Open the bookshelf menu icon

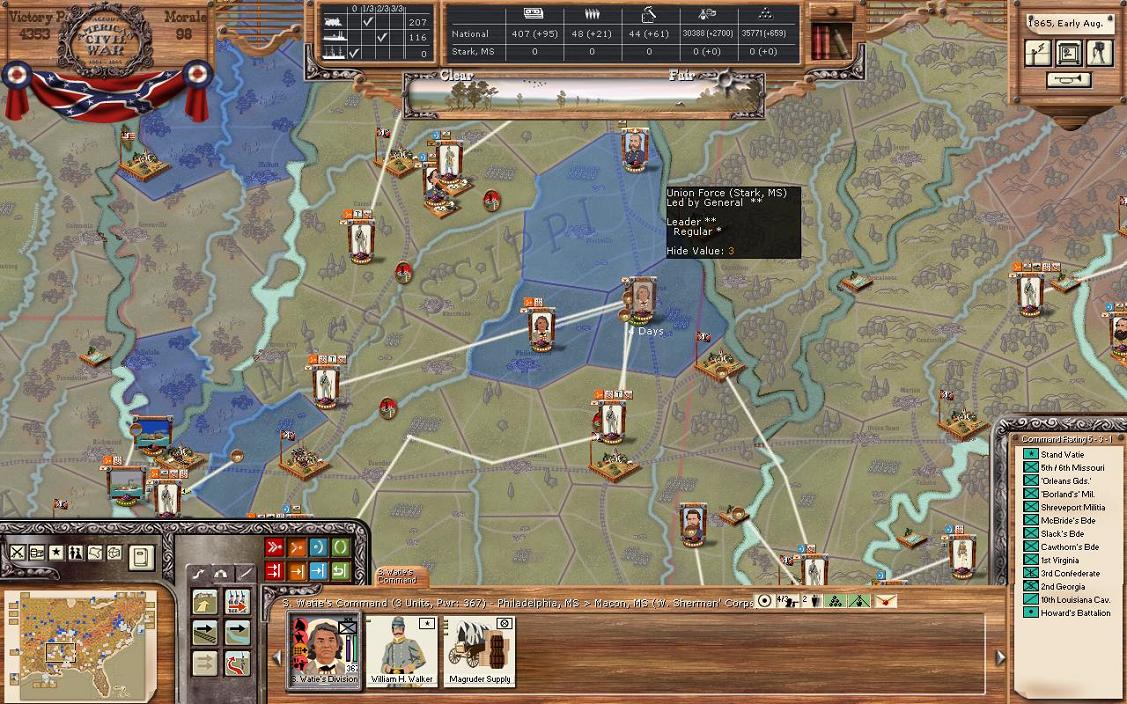pyautogui.click(x=829, y=41)
